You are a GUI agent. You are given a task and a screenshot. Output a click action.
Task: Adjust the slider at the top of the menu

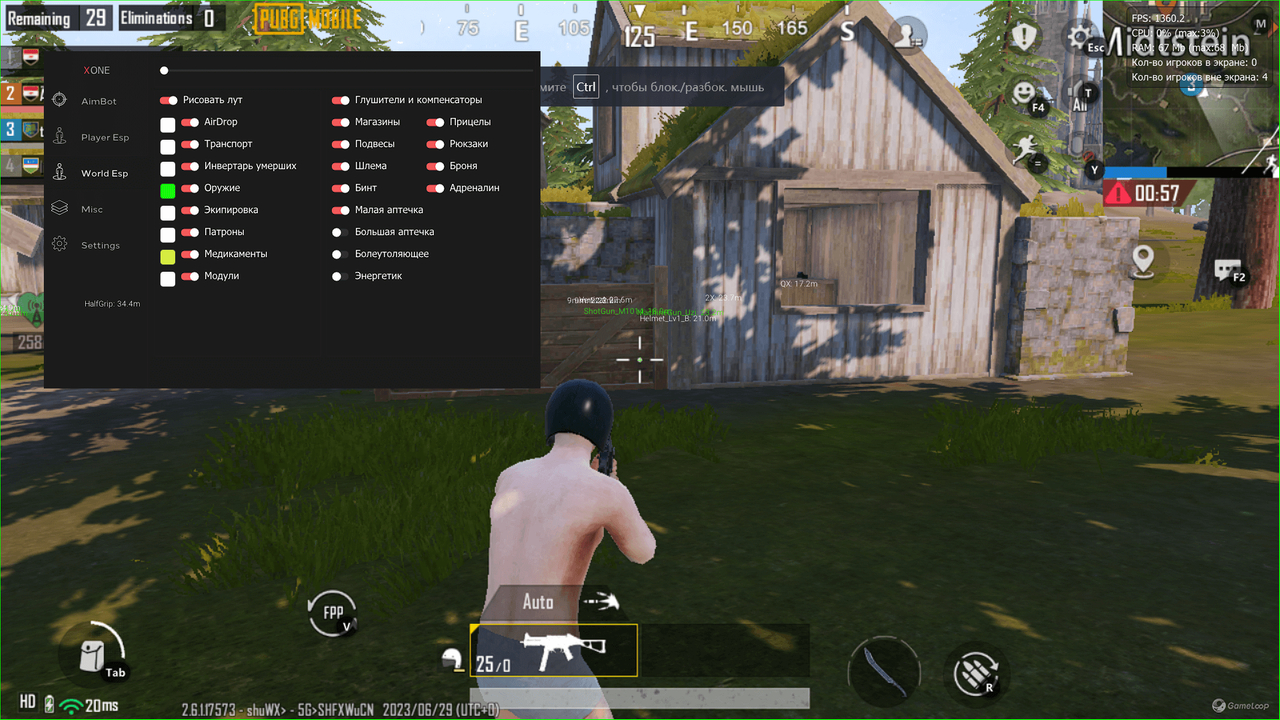163,70
